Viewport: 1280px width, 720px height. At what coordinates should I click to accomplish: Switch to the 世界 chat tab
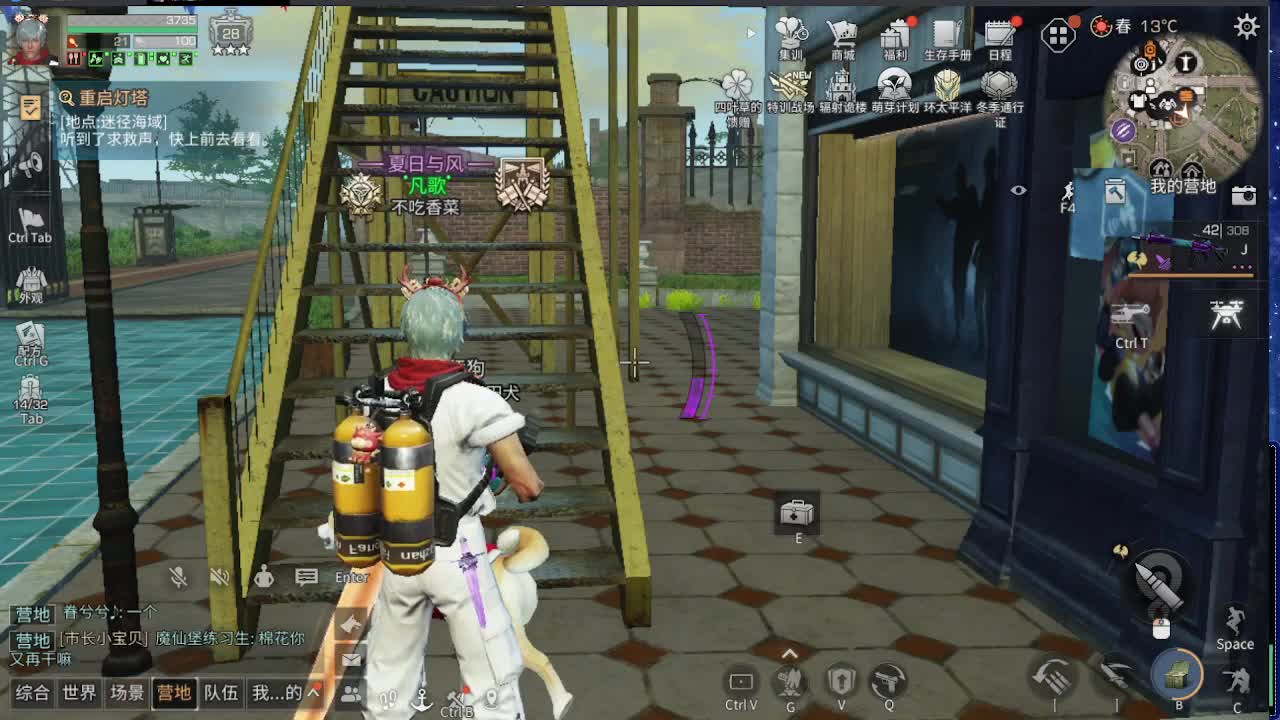tap(80, 691)
